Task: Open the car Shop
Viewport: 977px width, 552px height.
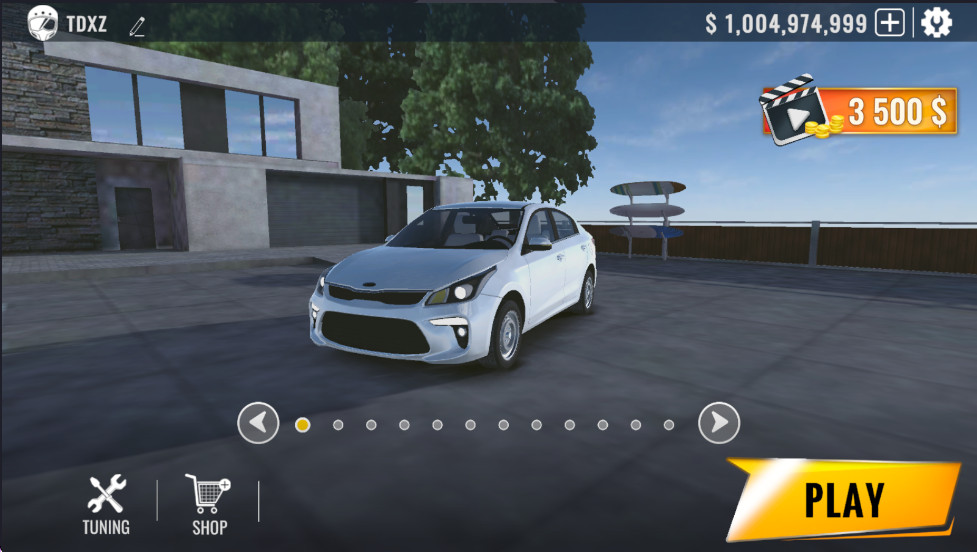Action: pos(209,505)
